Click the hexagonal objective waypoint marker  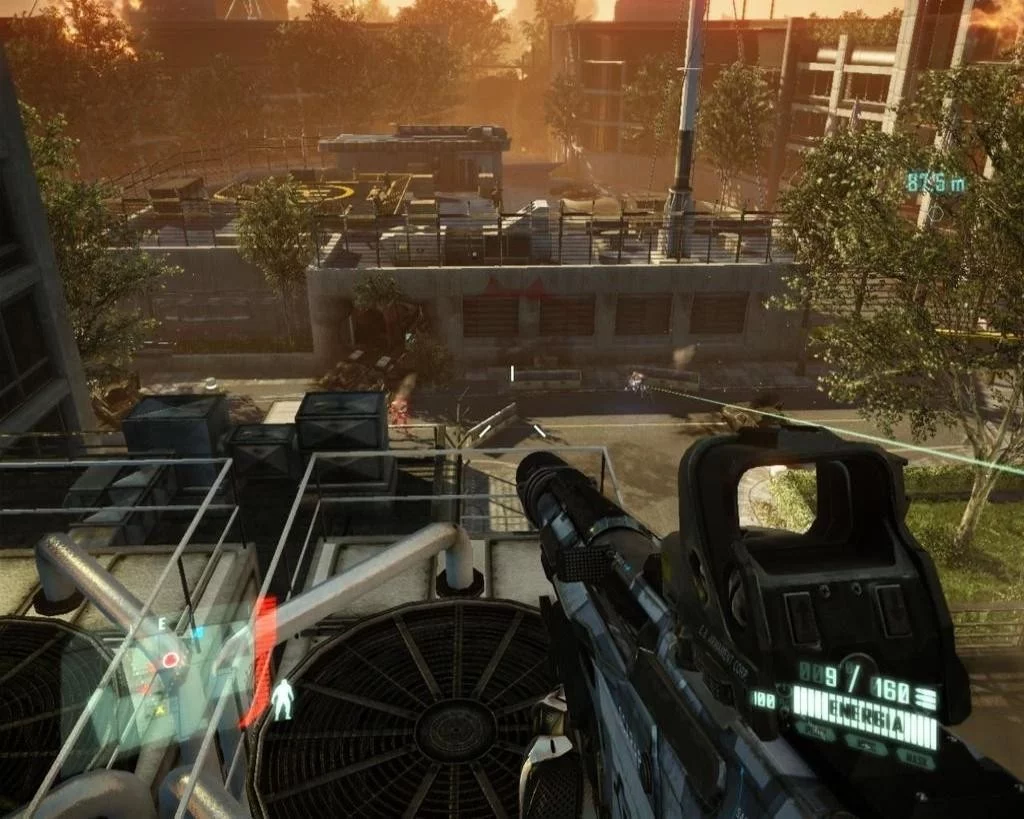(938, 212)
